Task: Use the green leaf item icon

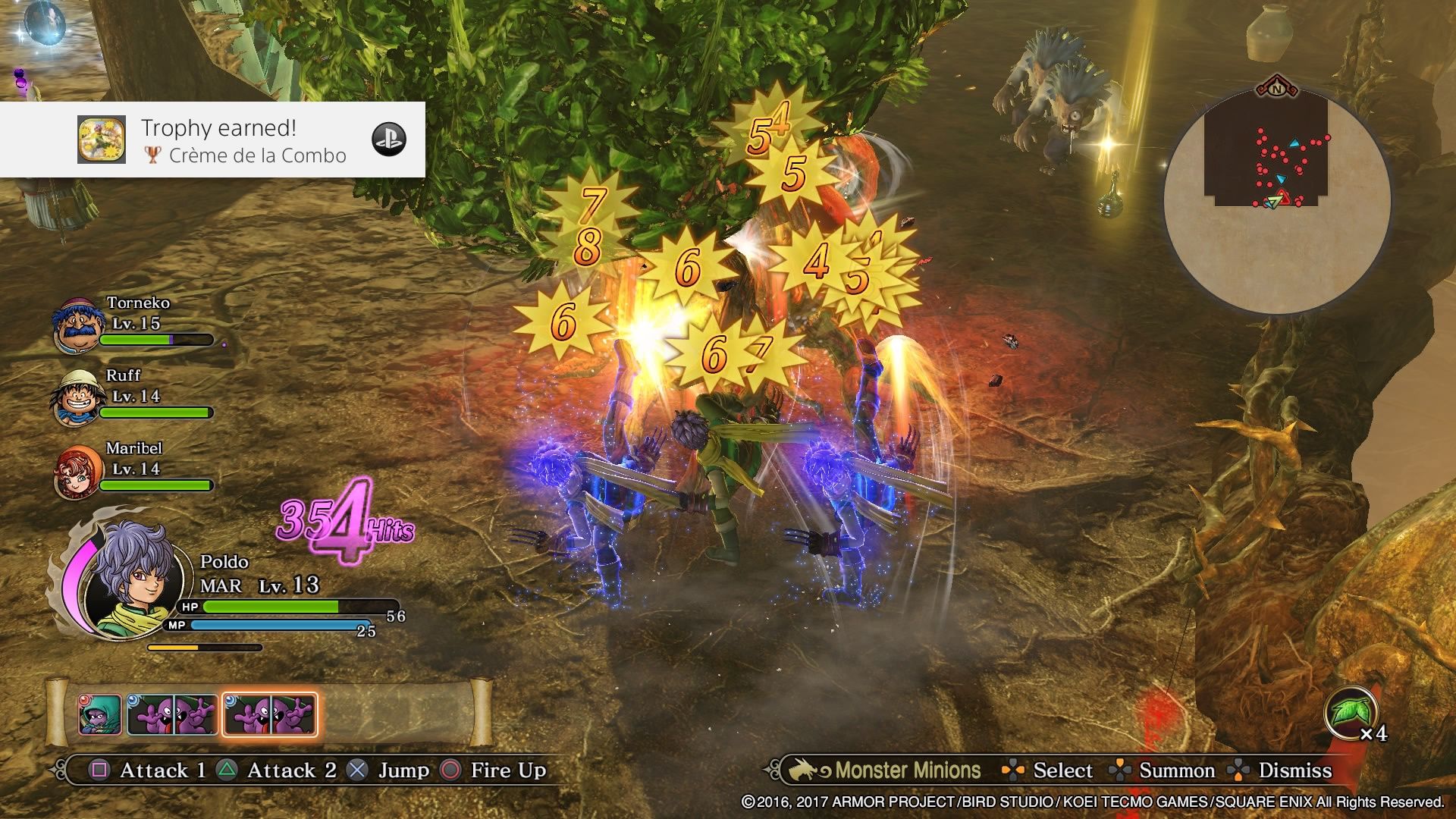Action: [1351, 713]
